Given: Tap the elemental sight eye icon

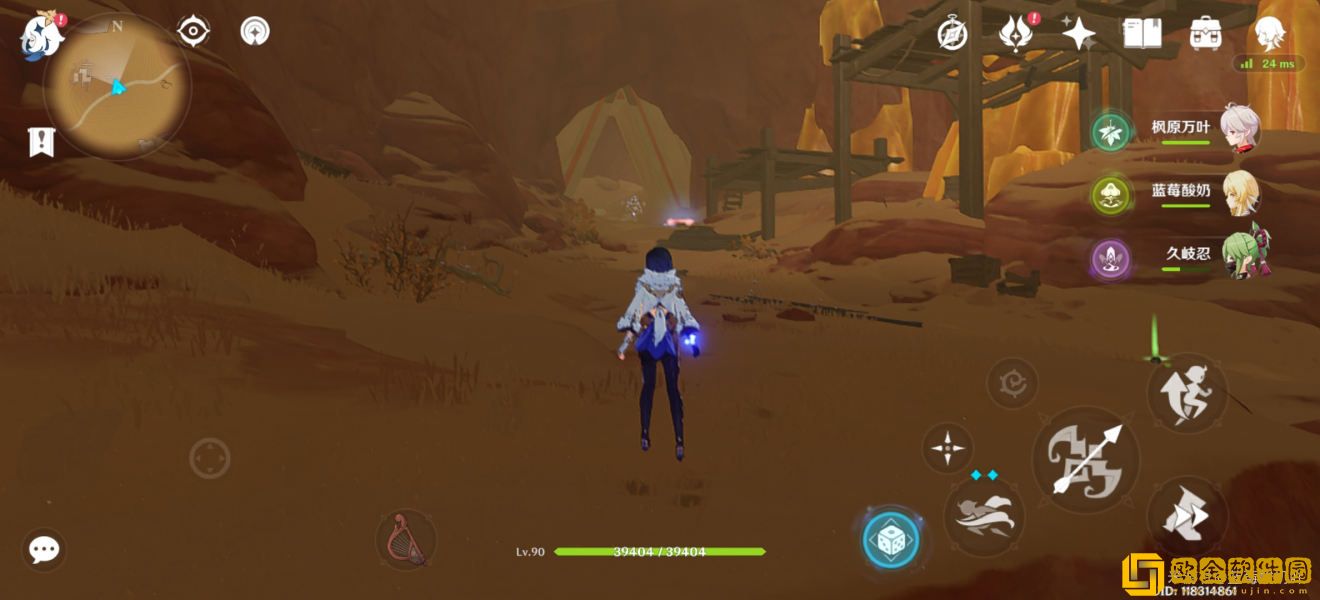Looking at the screenshot, I should pyautogui.click(x=193, y=31).
